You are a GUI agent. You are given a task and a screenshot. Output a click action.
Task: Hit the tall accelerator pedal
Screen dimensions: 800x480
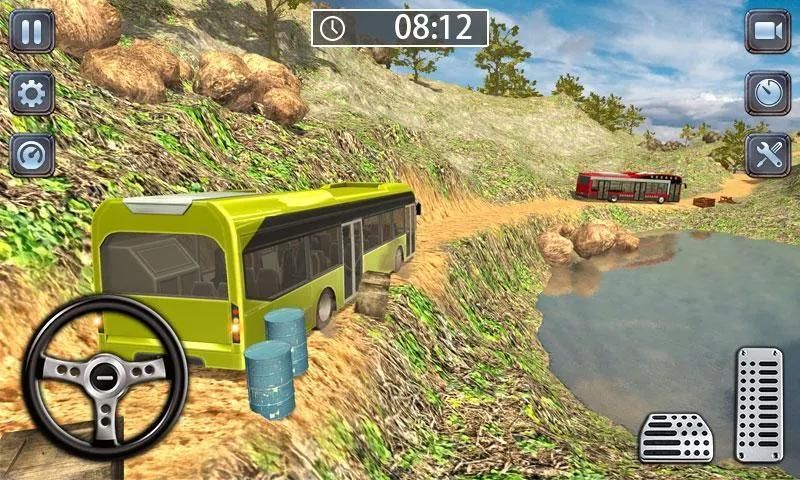tap(758, 404)
